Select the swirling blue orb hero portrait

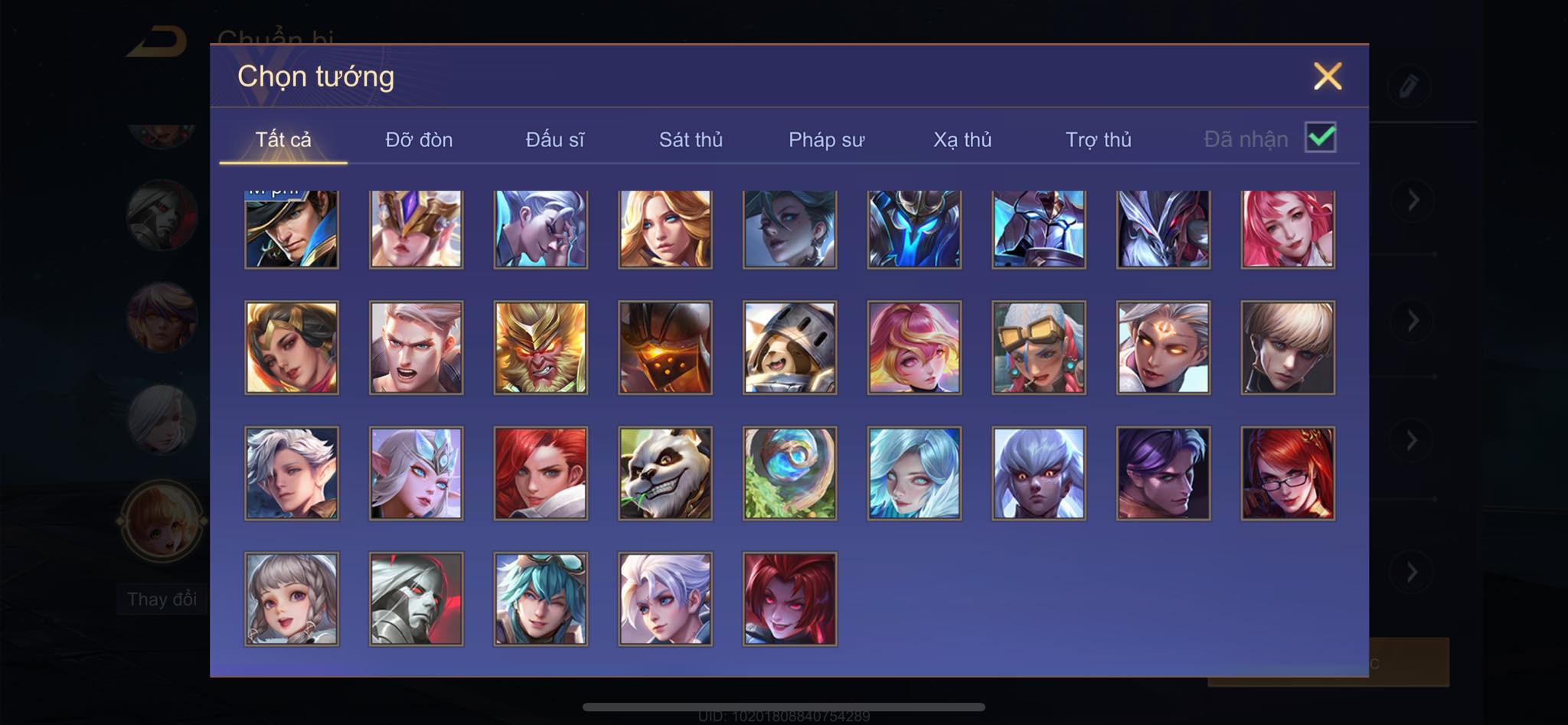point(789,473)
